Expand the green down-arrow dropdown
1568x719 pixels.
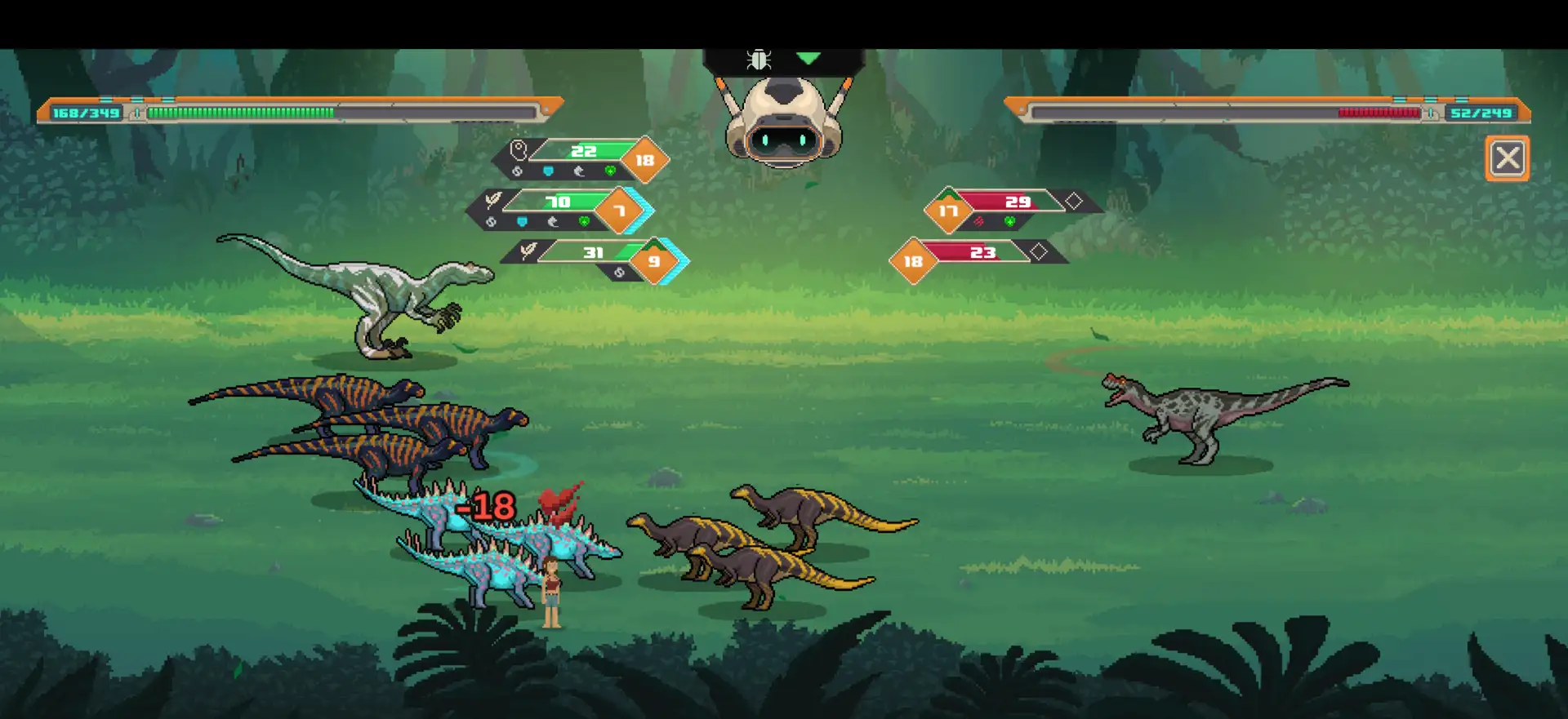pyautogui.click(x=808, y=59)
